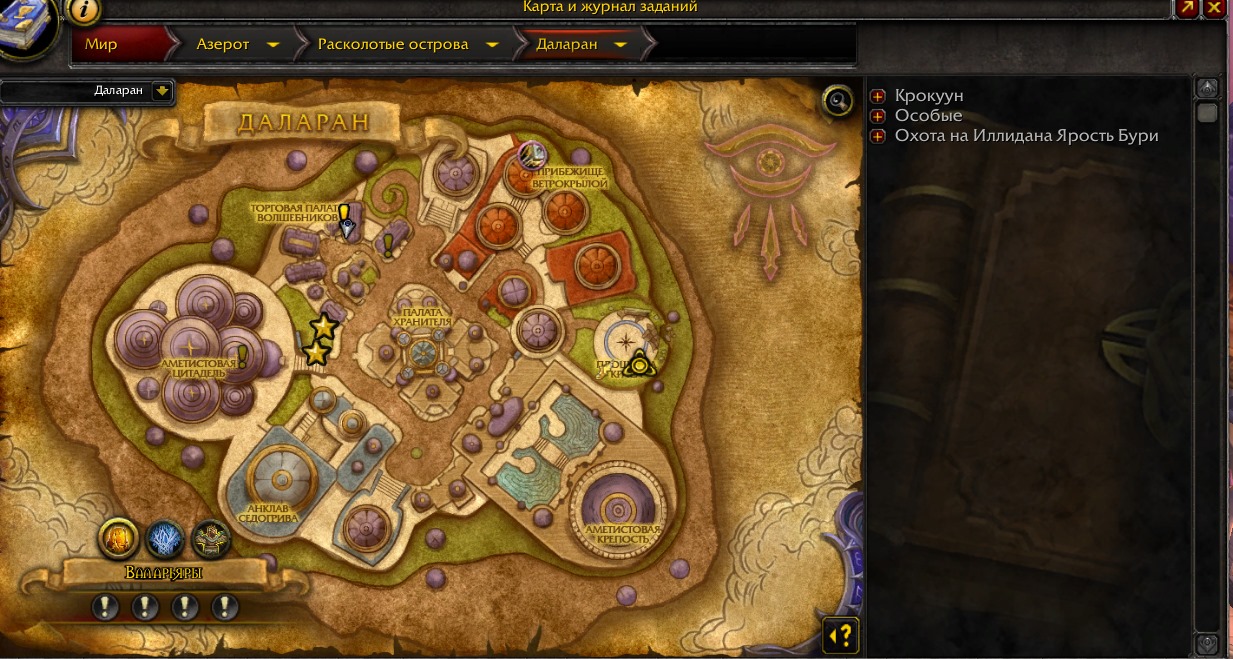
Task: Click the quest list scroll-up arrow
Action: pos(1207,89)
